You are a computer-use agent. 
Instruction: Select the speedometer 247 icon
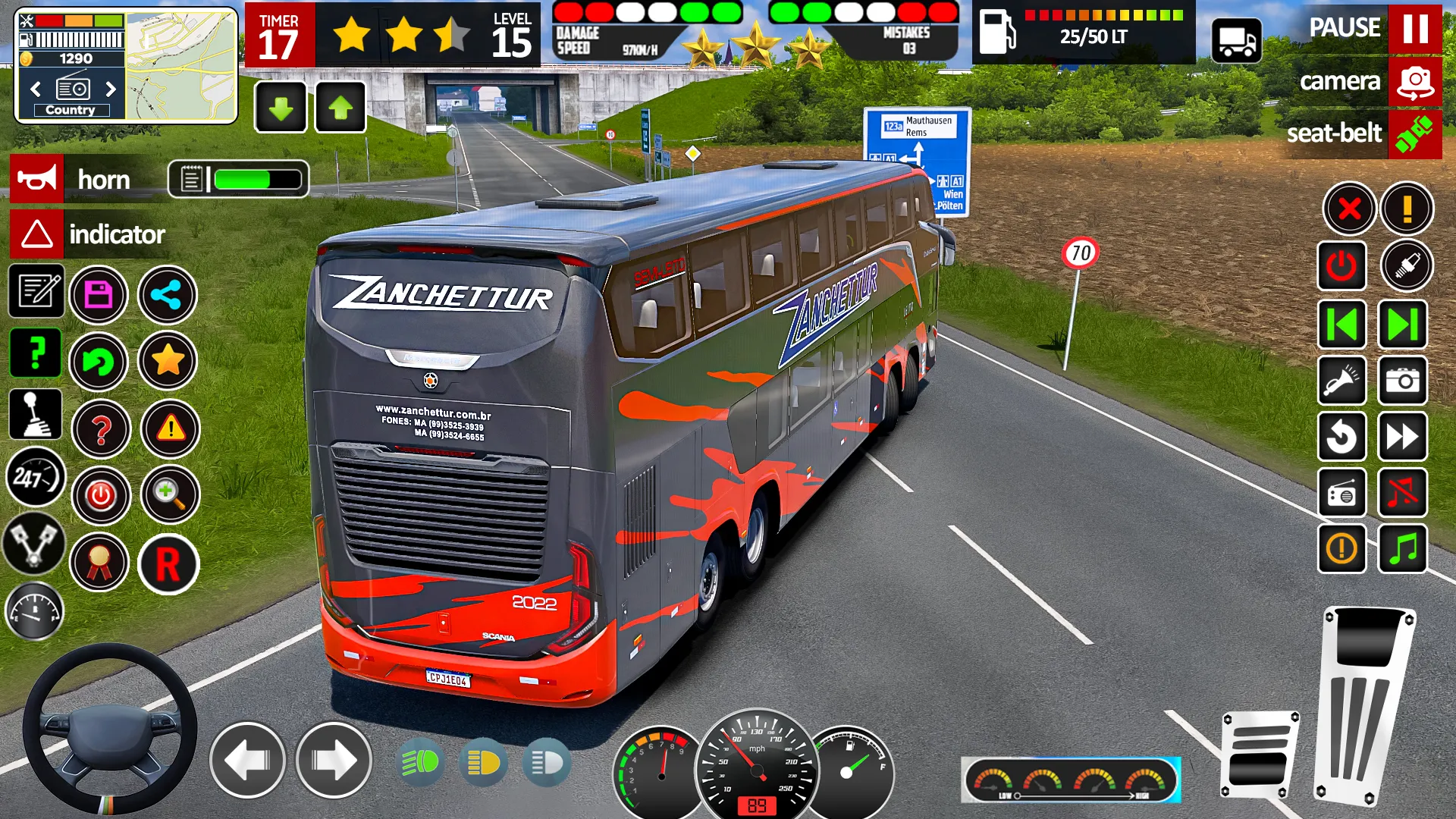[36, 477]
